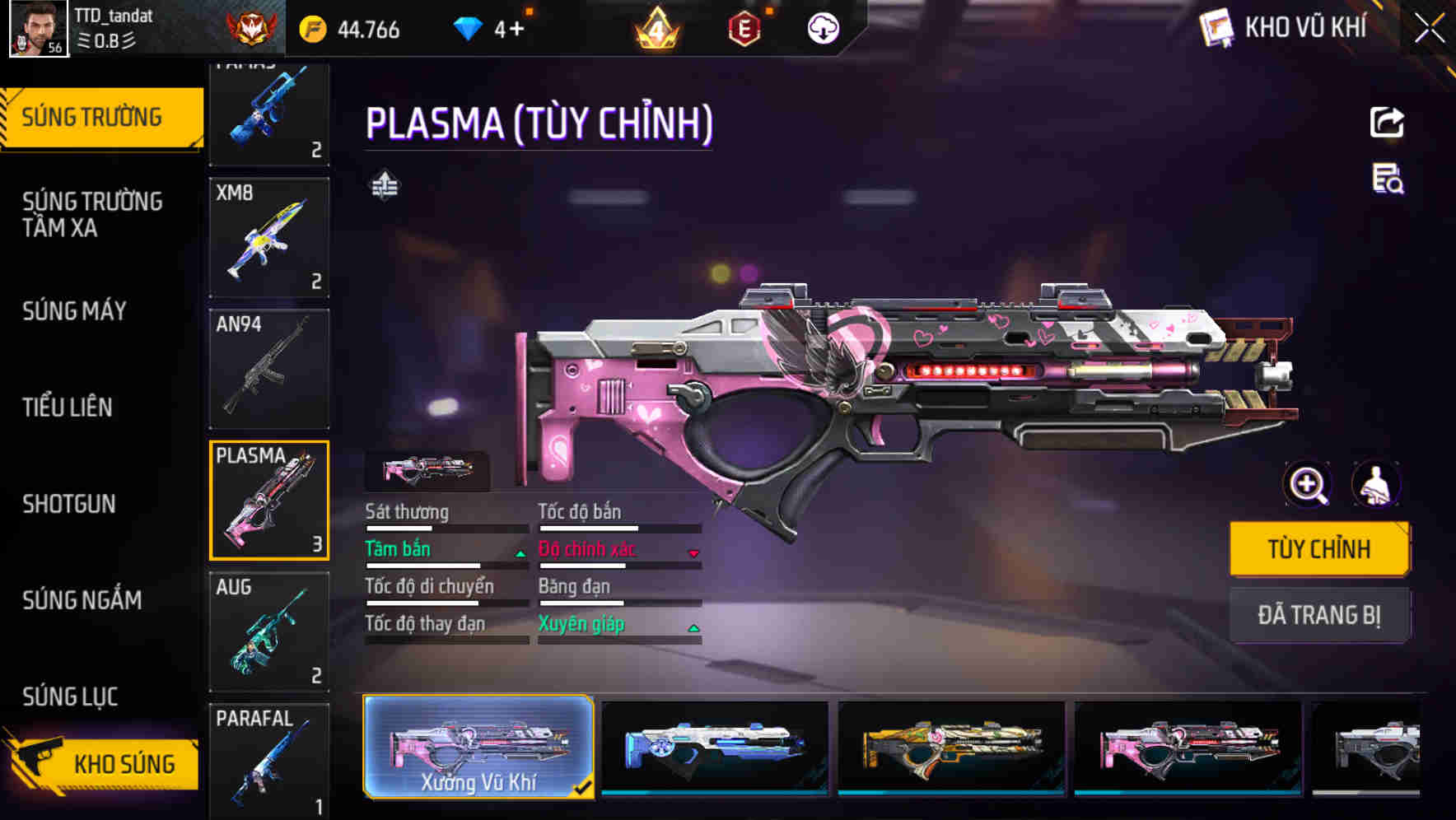This screenshot has width=1456, height=820.
Task: Select the gold and orange Plasma skin
Action: pos(951,747)
